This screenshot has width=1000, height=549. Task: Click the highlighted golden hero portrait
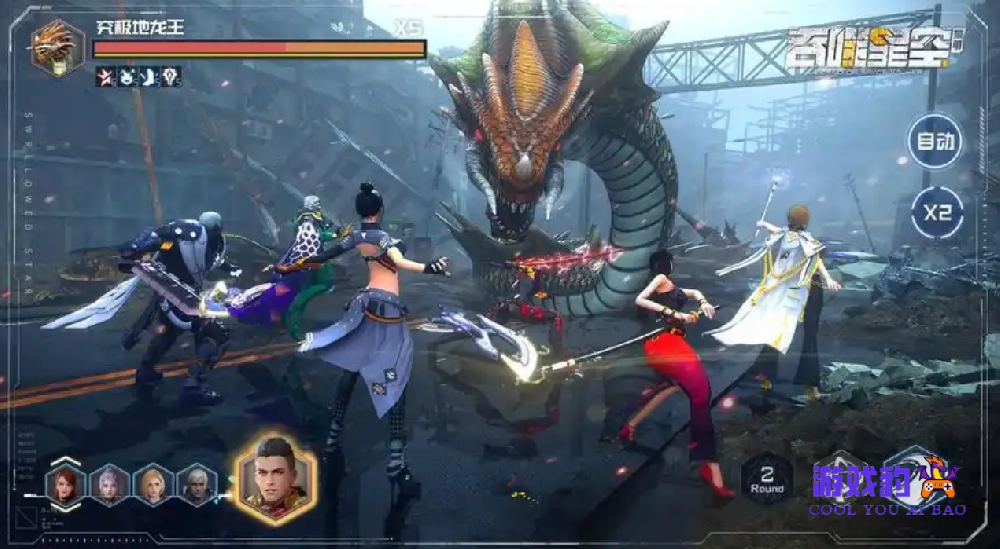[x=275, y=479]
